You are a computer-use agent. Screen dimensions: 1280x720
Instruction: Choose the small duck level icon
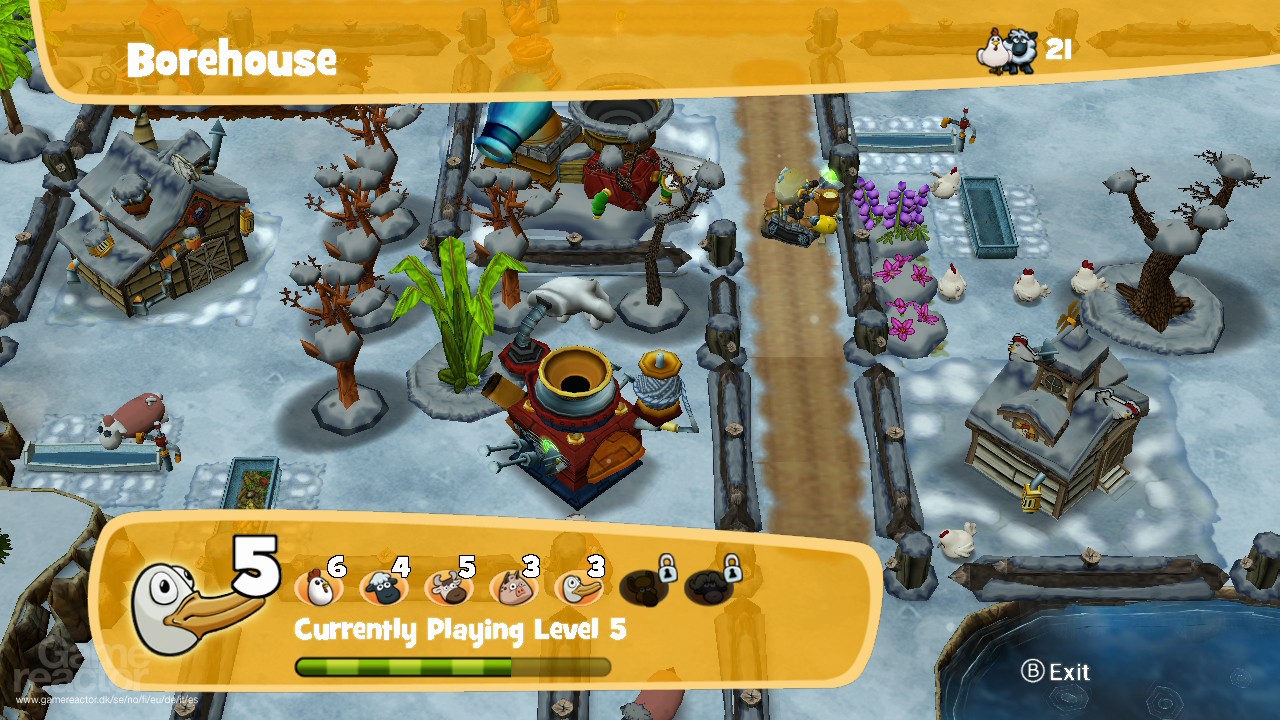coord(578,588)
